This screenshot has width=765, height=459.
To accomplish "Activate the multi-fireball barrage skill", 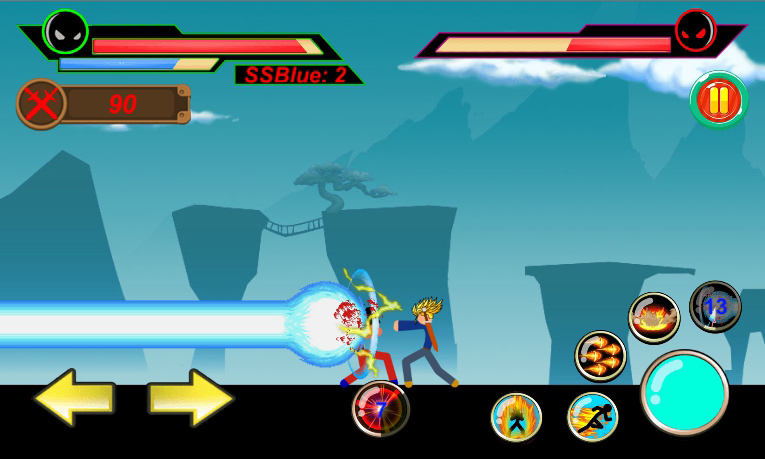I will (600, 357).
